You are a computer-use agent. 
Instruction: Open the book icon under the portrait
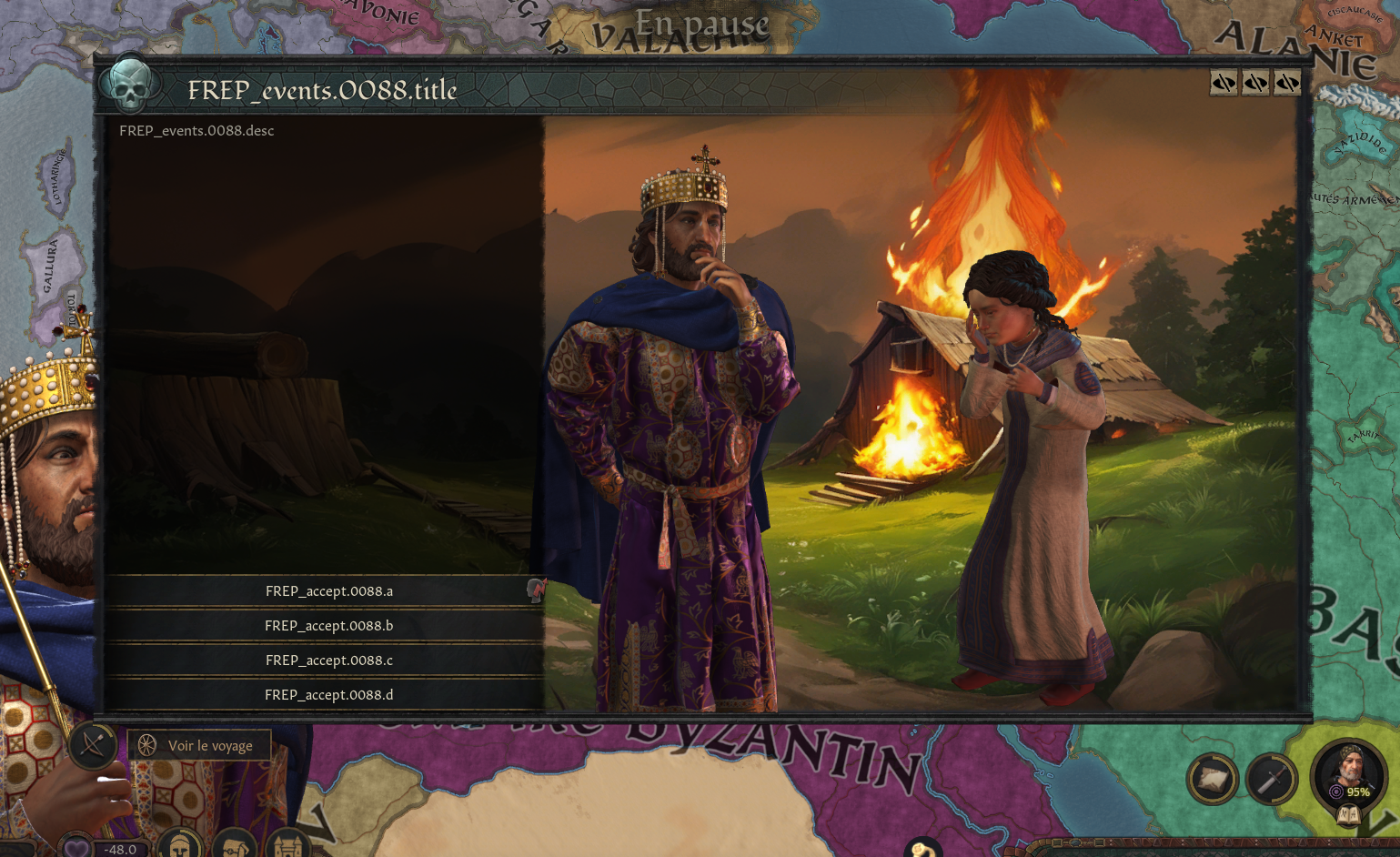[x=1348, y=815]
